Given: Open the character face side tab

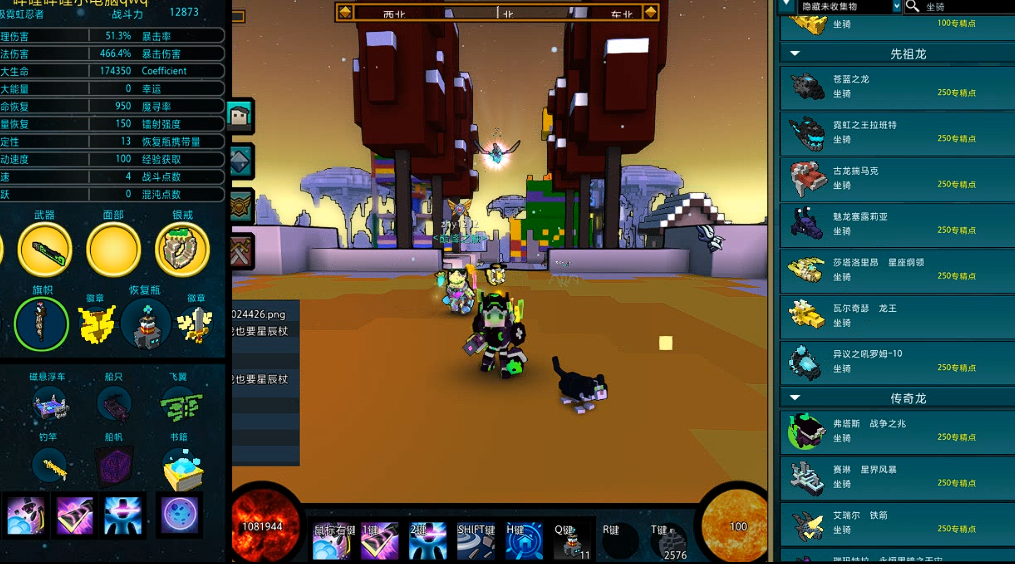Looking at the screenshot, I should pyautogui.click(x=241, y=116).
